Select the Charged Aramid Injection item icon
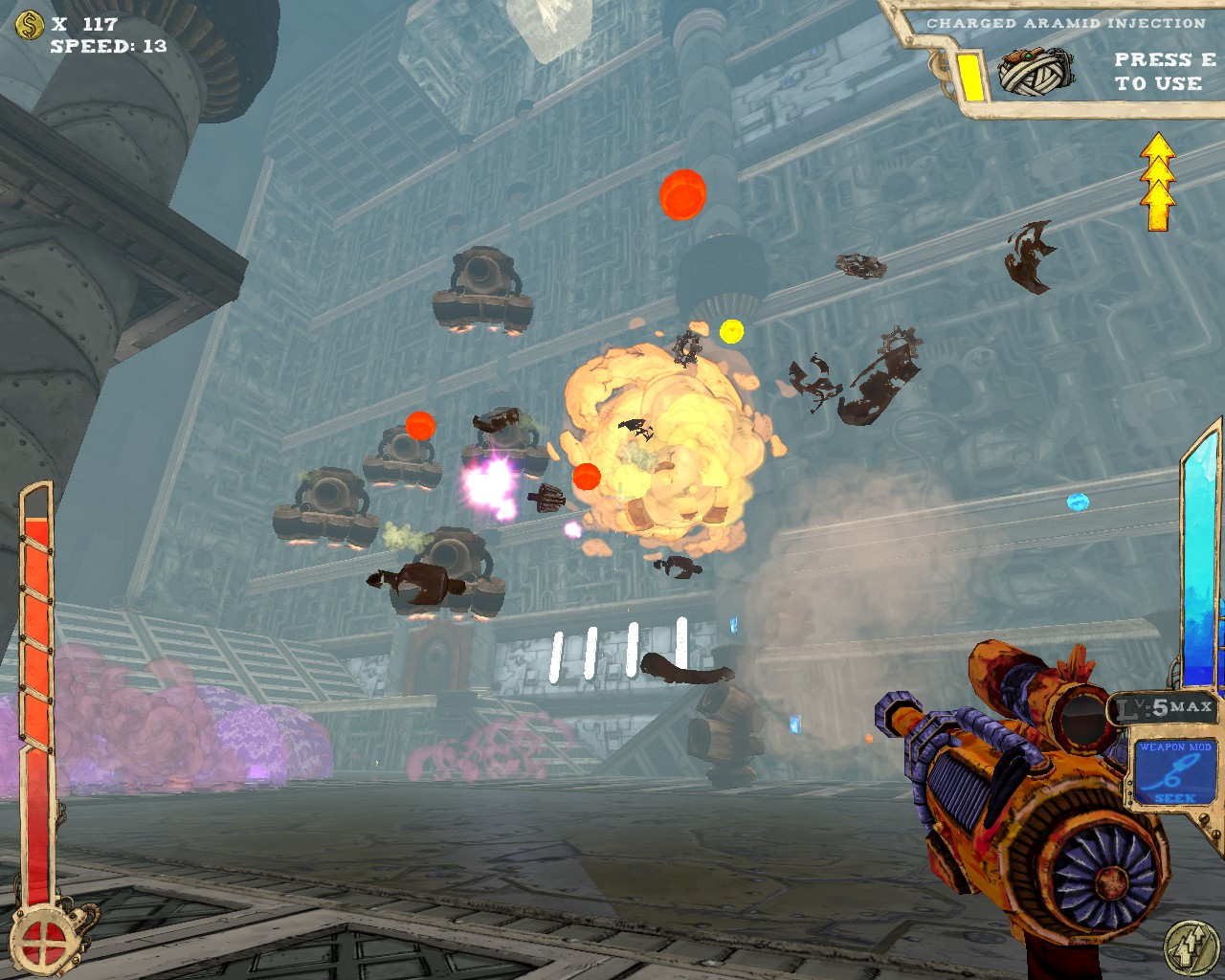1225x980 pixels. (x=1036, y=71)
